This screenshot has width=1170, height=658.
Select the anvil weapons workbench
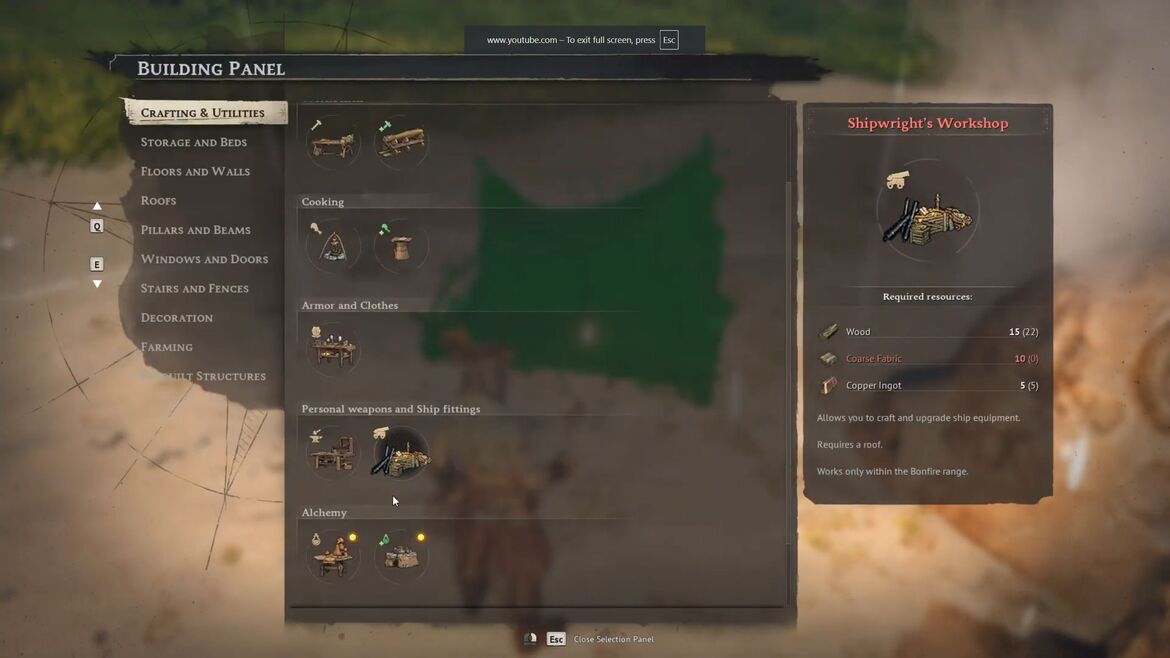tap(333, 454)
